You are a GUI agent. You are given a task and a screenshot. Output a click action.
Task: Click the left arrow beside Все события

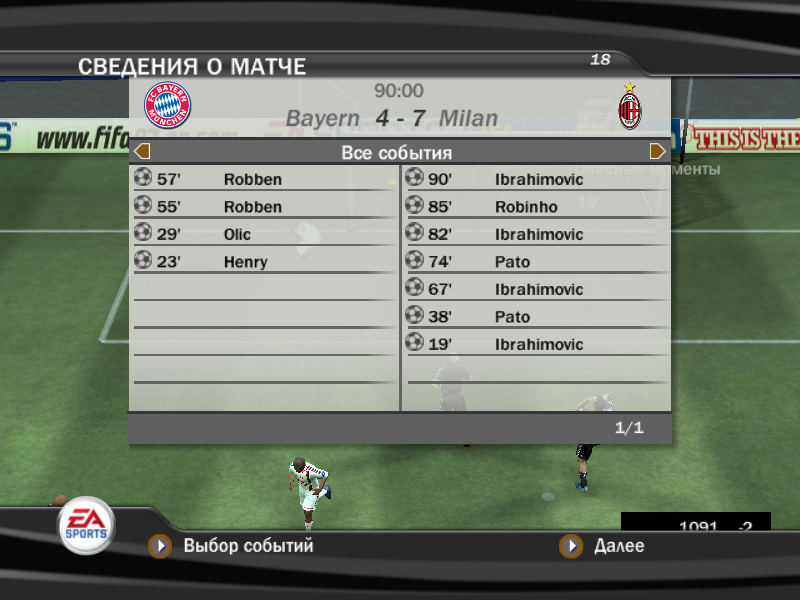142,152
